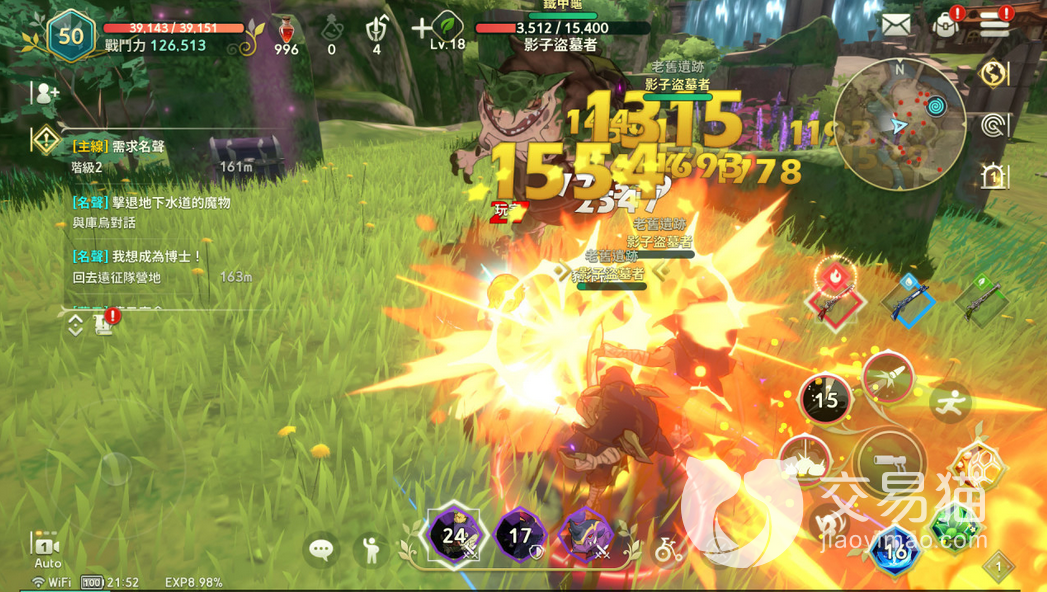Image resolution: width=1047 pixels, height=592 pixels.
Task: Open the world globe icon
Action: (x=994, y=74)
